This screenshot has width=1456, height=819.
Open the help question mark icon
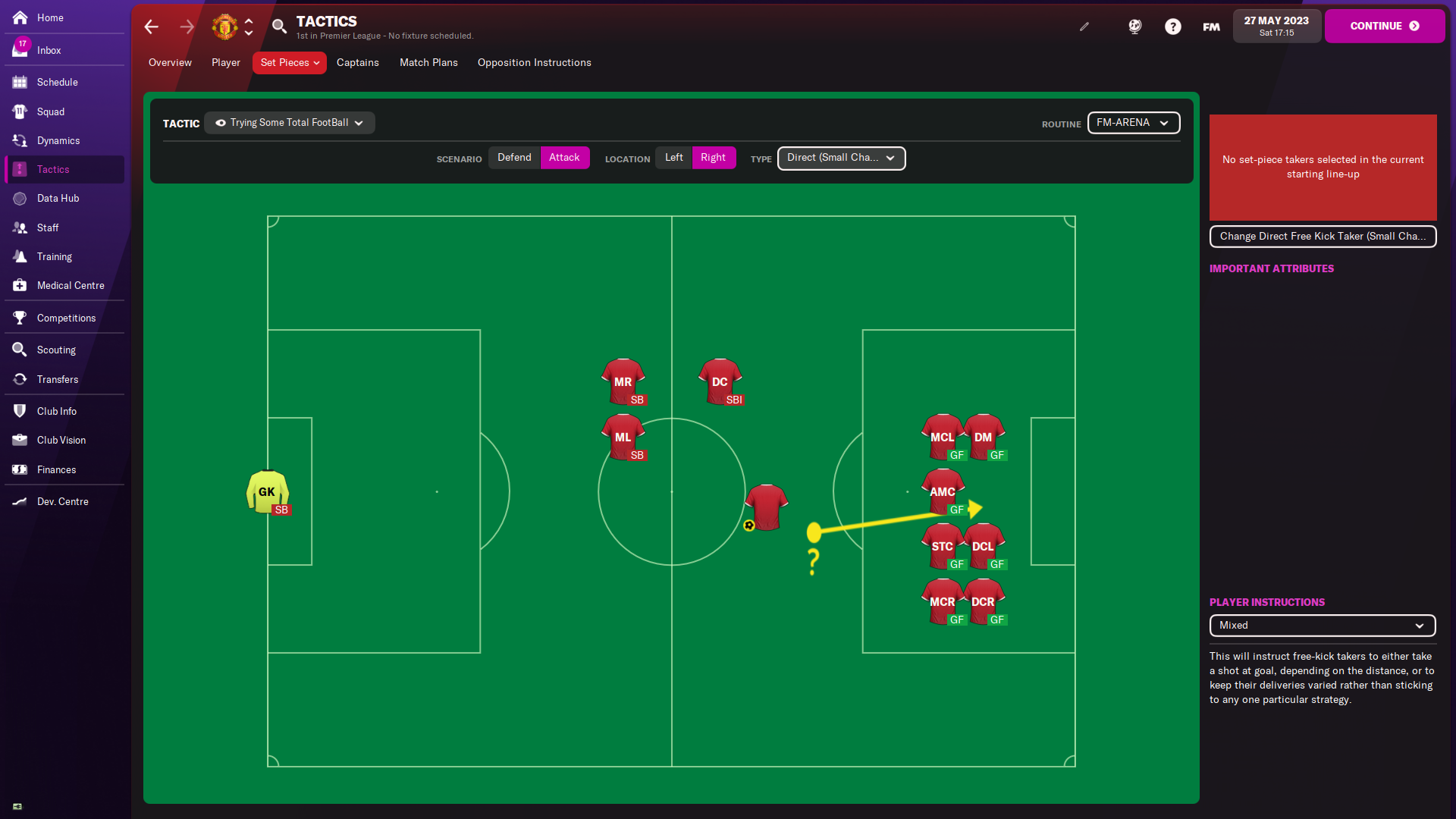pyautogui.click(x=1172, y=27)
